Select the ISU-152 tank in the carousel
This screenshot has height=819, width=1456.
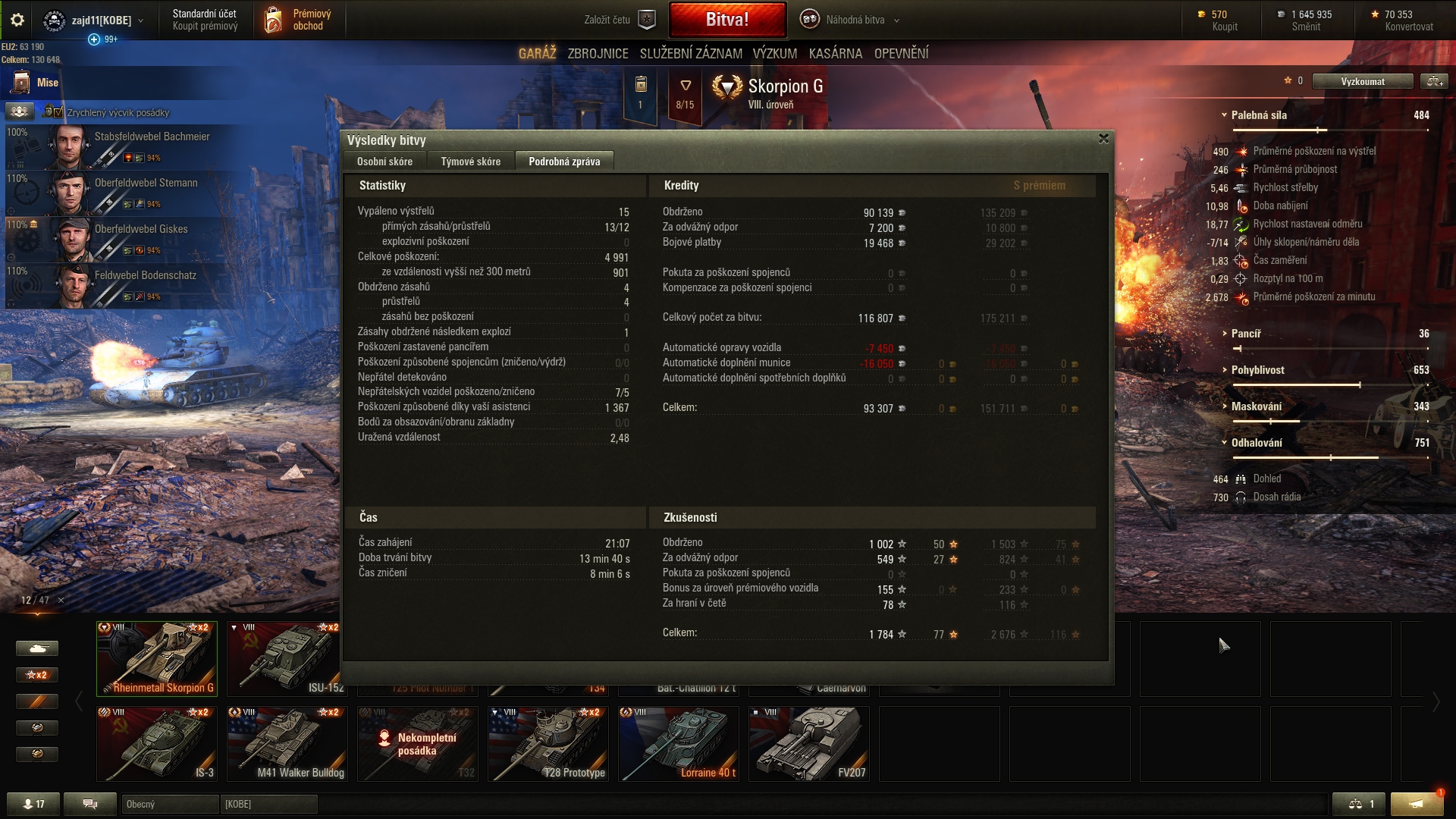pyautogui.click(x=287, y=658)
